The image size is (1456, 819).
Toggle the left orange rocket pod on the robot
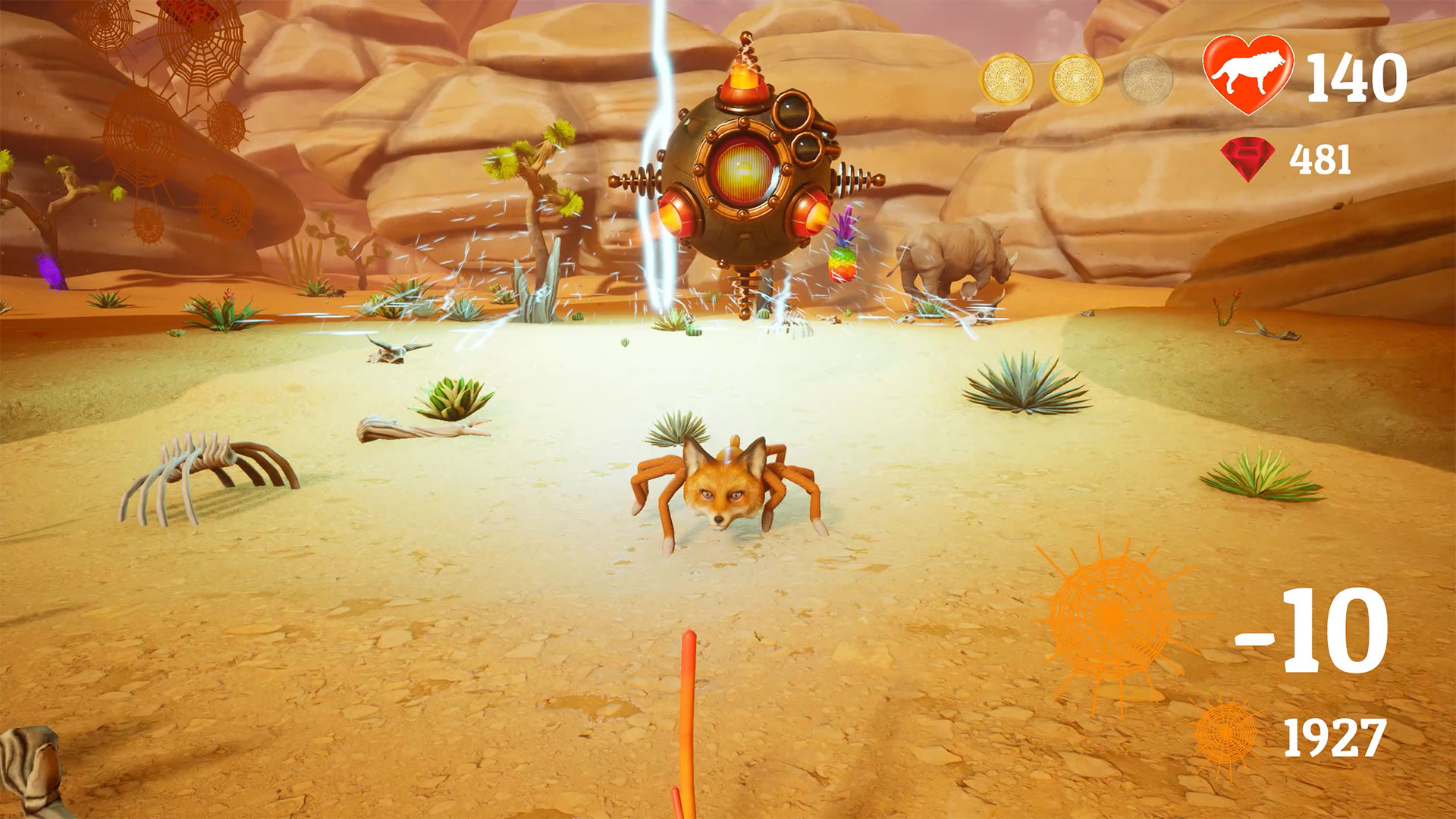coord(675,215)
